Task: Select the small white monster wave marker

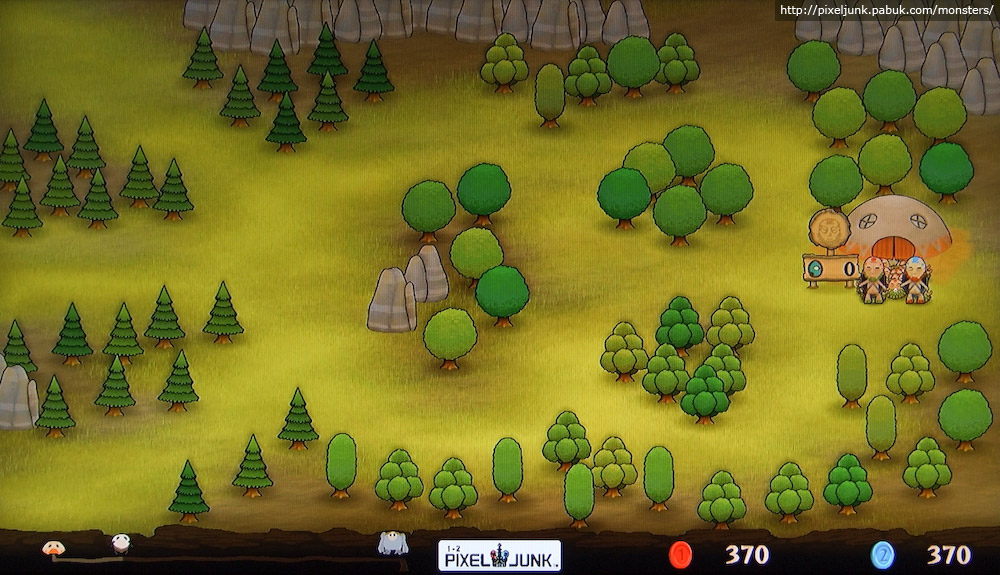Action: click(x=121, y=543)
